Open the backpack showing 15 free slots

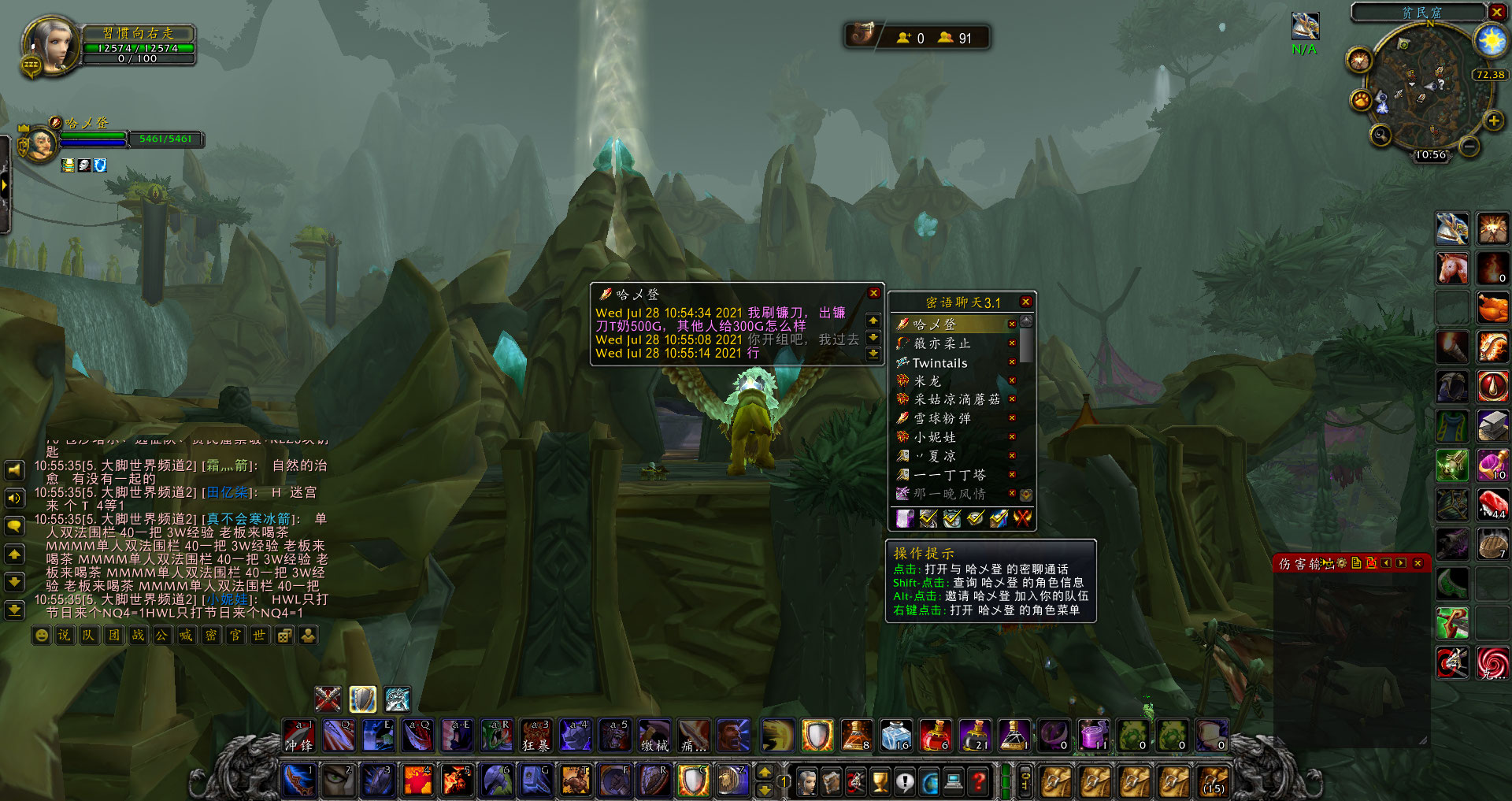click(x=1214, y=781)
